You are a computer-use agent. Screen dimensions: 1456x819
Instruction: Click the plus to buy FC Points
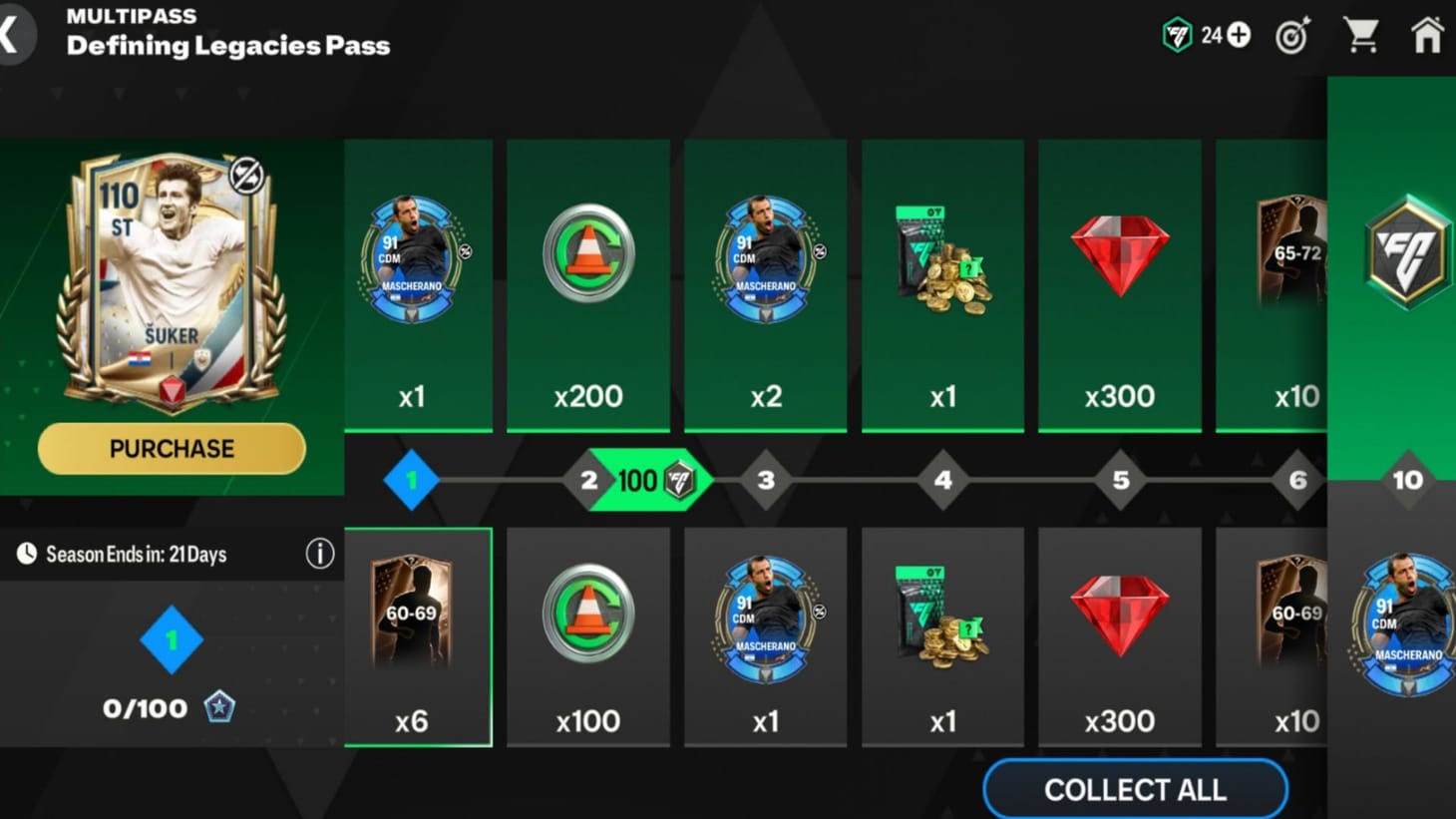1237,33
